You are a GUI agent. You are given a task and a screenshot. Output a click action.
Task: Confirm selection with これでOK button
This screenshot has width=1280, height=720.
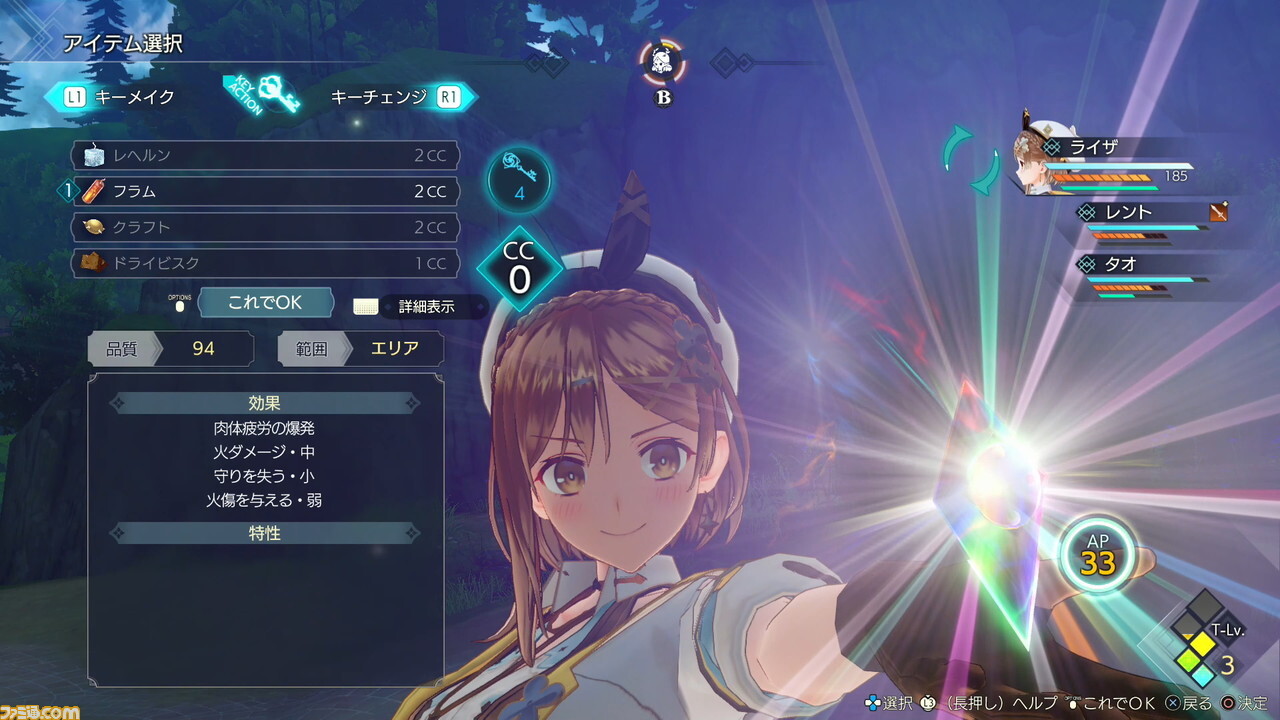[265, 302]
